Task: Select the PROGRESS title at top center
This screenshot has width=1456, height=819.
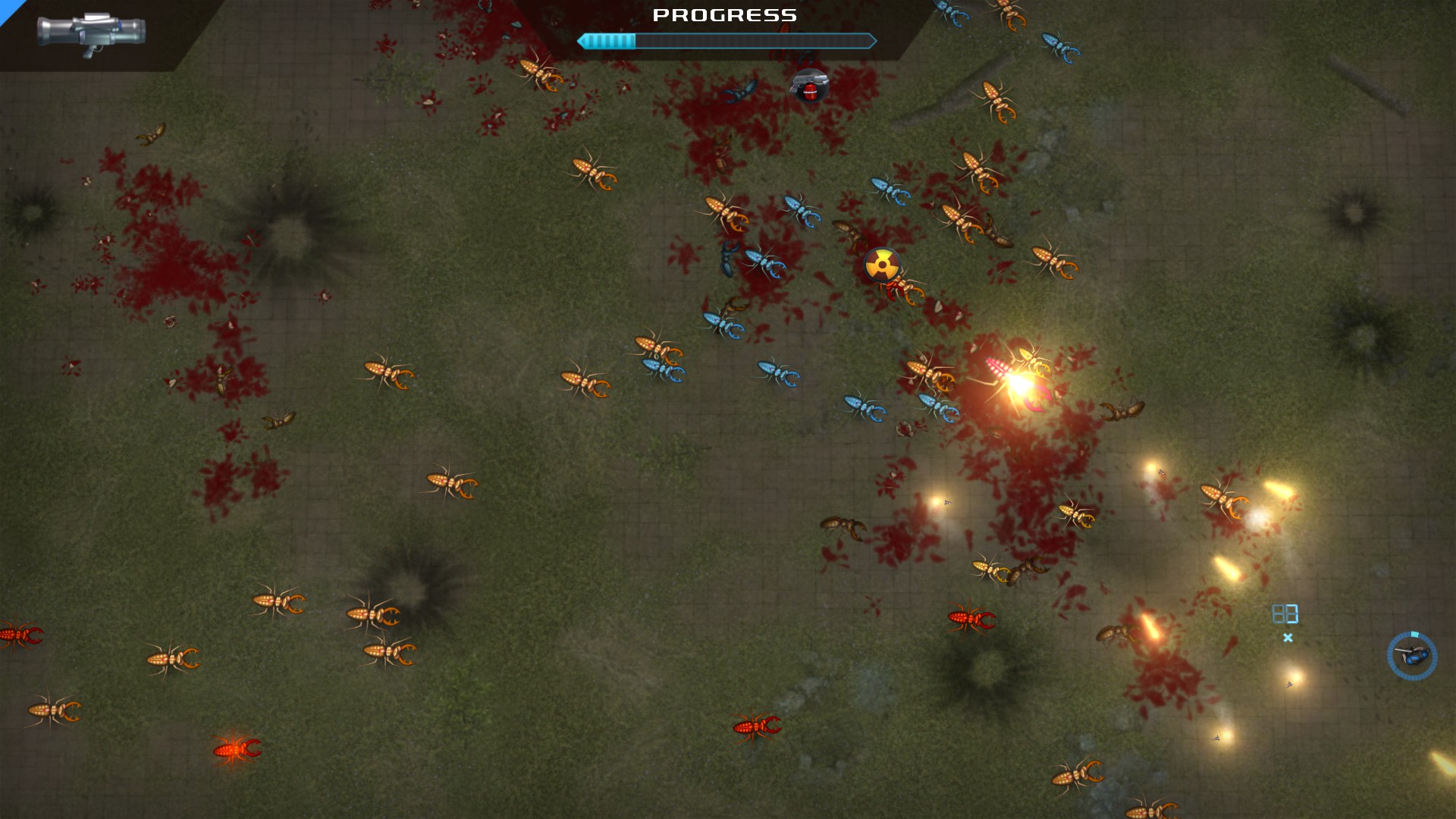Action: click(726, 14)
